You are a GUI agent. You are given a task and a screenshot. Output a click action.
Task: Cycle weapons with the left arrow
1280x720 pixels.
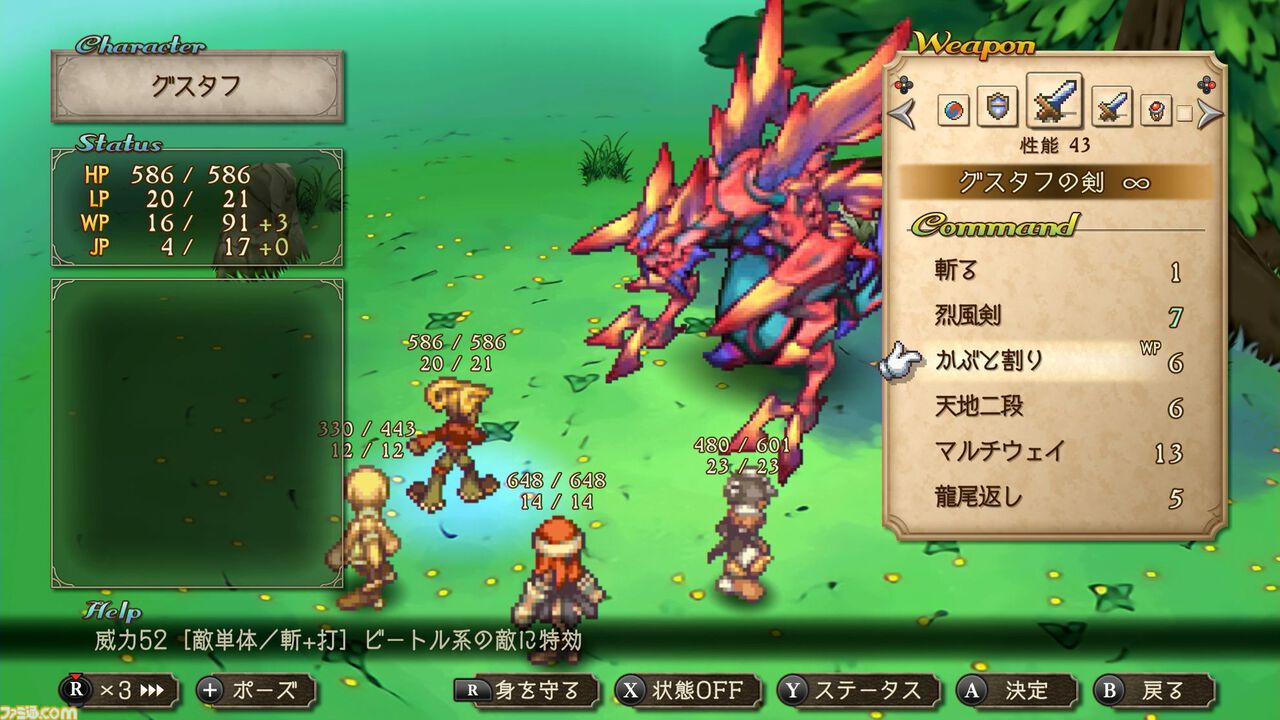(901, 113)
